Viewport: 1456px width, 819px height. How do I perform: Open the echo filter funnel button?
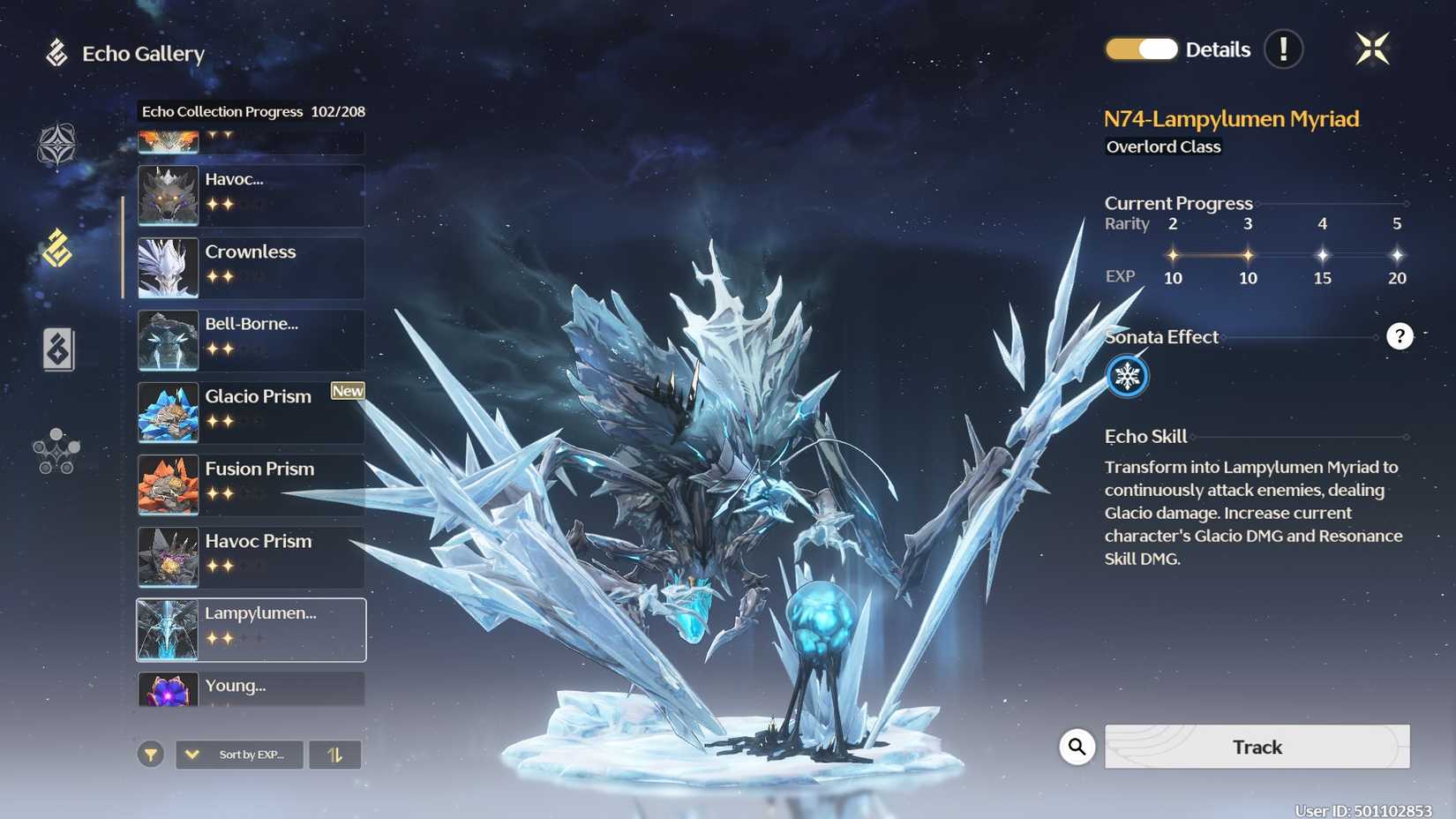pos(151,755)
